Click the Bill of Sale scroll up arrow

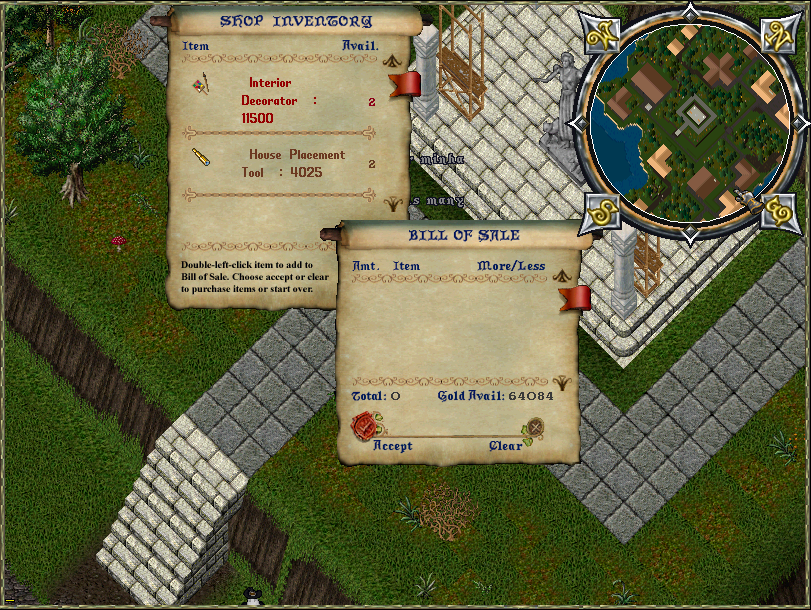[562, 275]
